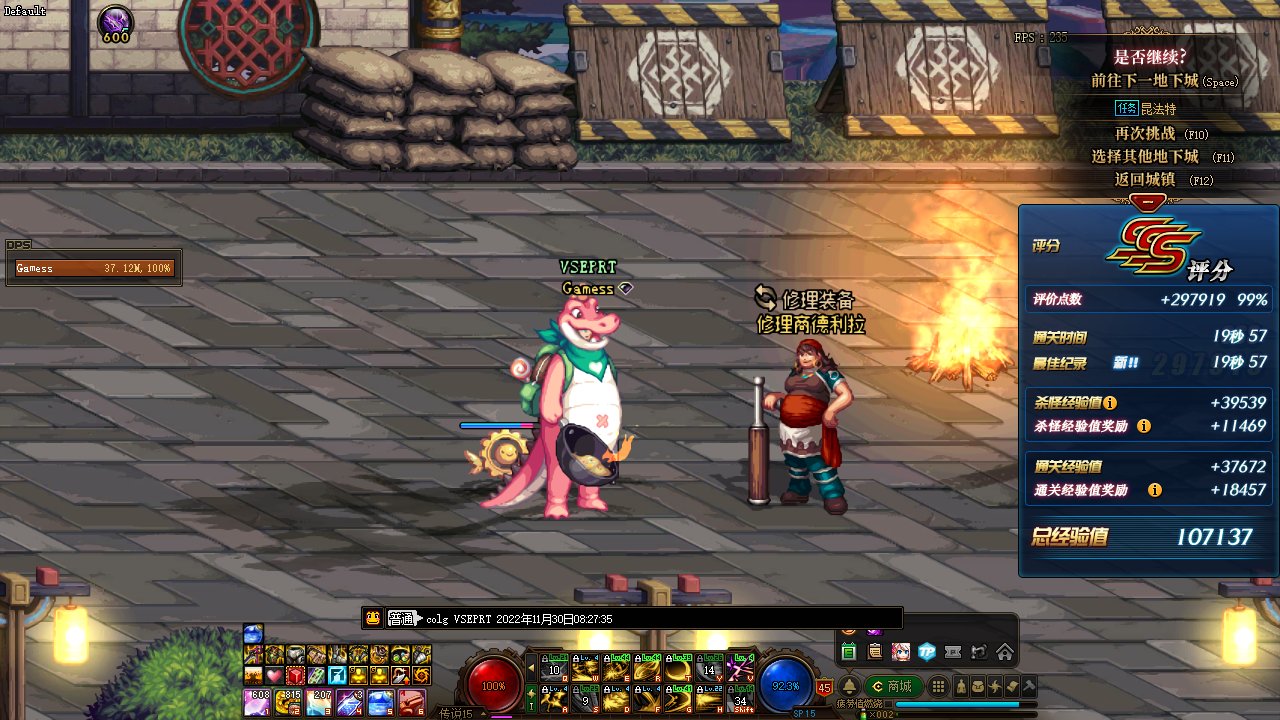Click the anime girl portrait icon
This screenshot has height=720, width=1280.
901,652
